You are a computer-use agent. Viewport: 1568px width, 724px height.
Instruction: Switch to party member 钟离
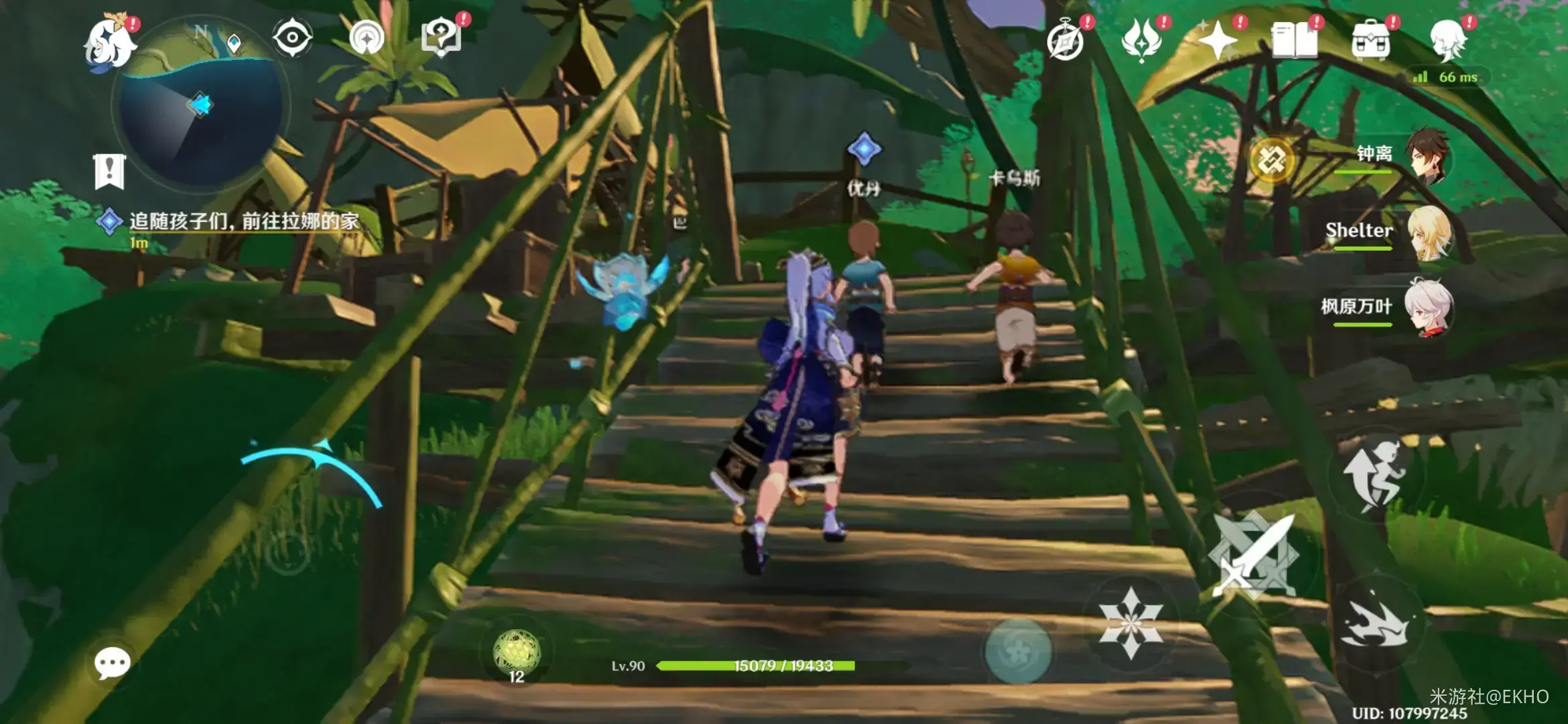(x=1429, y=156)
